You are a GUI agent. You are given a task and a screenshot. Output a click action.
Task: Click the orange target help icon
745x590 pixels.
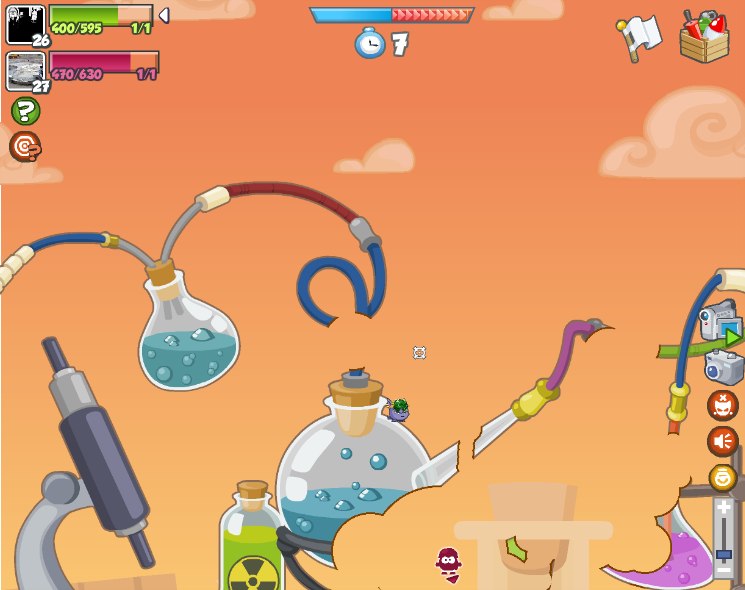click(x=25, y=147)
